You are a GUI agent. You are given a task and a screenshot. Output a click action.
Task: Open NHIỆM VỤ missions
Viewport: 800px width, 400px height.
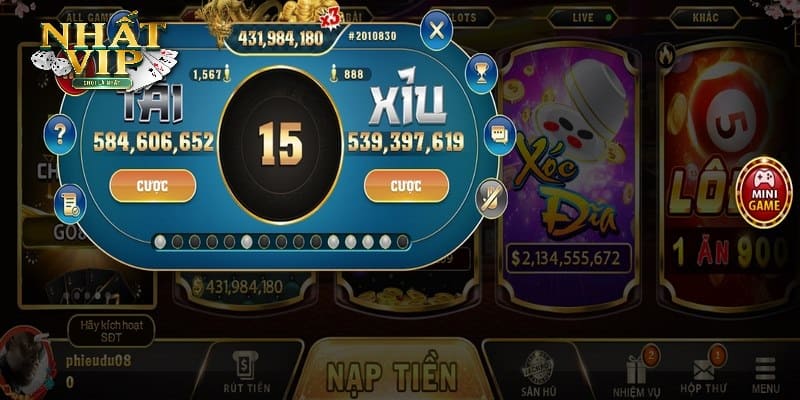[635, 374]
